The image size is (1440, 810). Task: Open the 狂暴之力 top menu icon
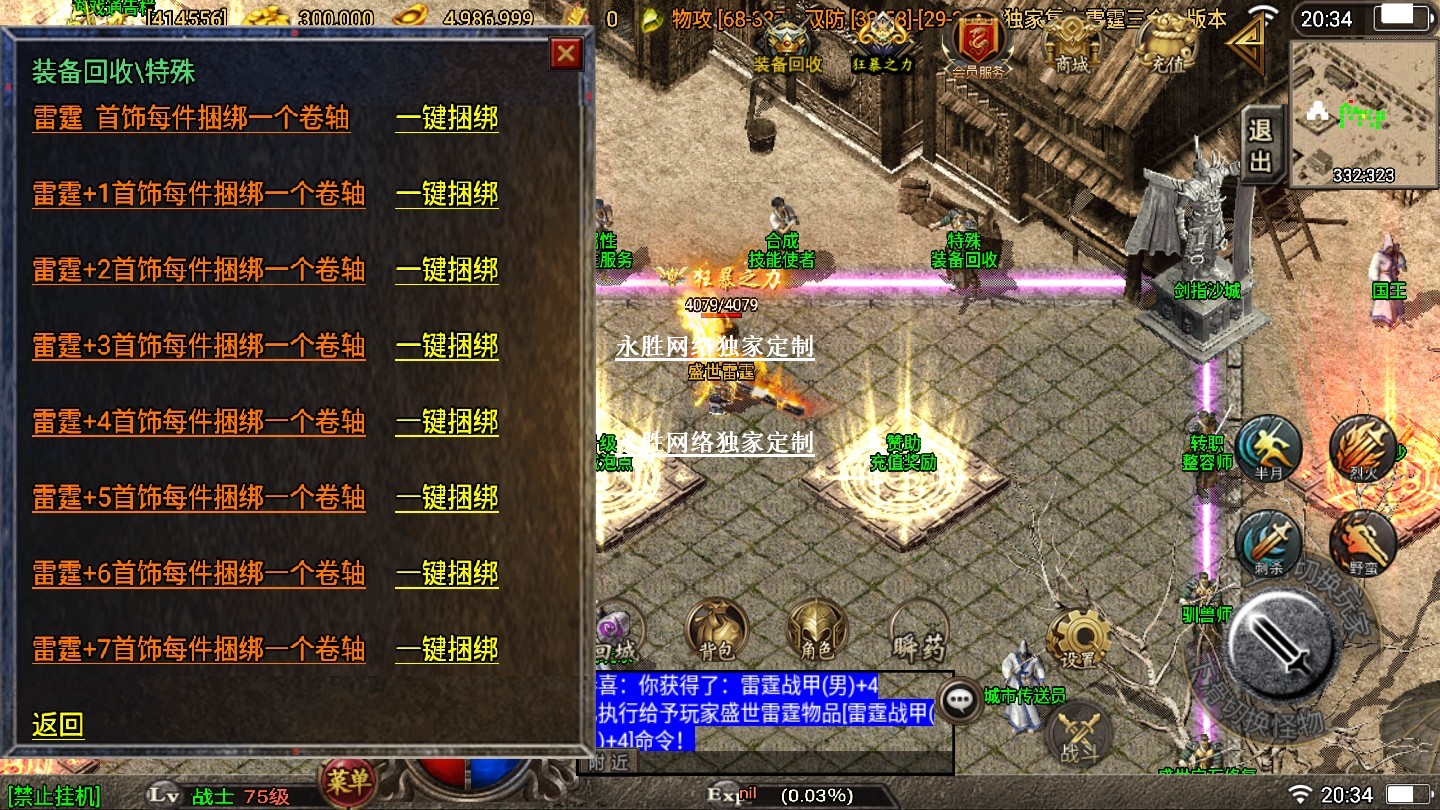[882, 46]
